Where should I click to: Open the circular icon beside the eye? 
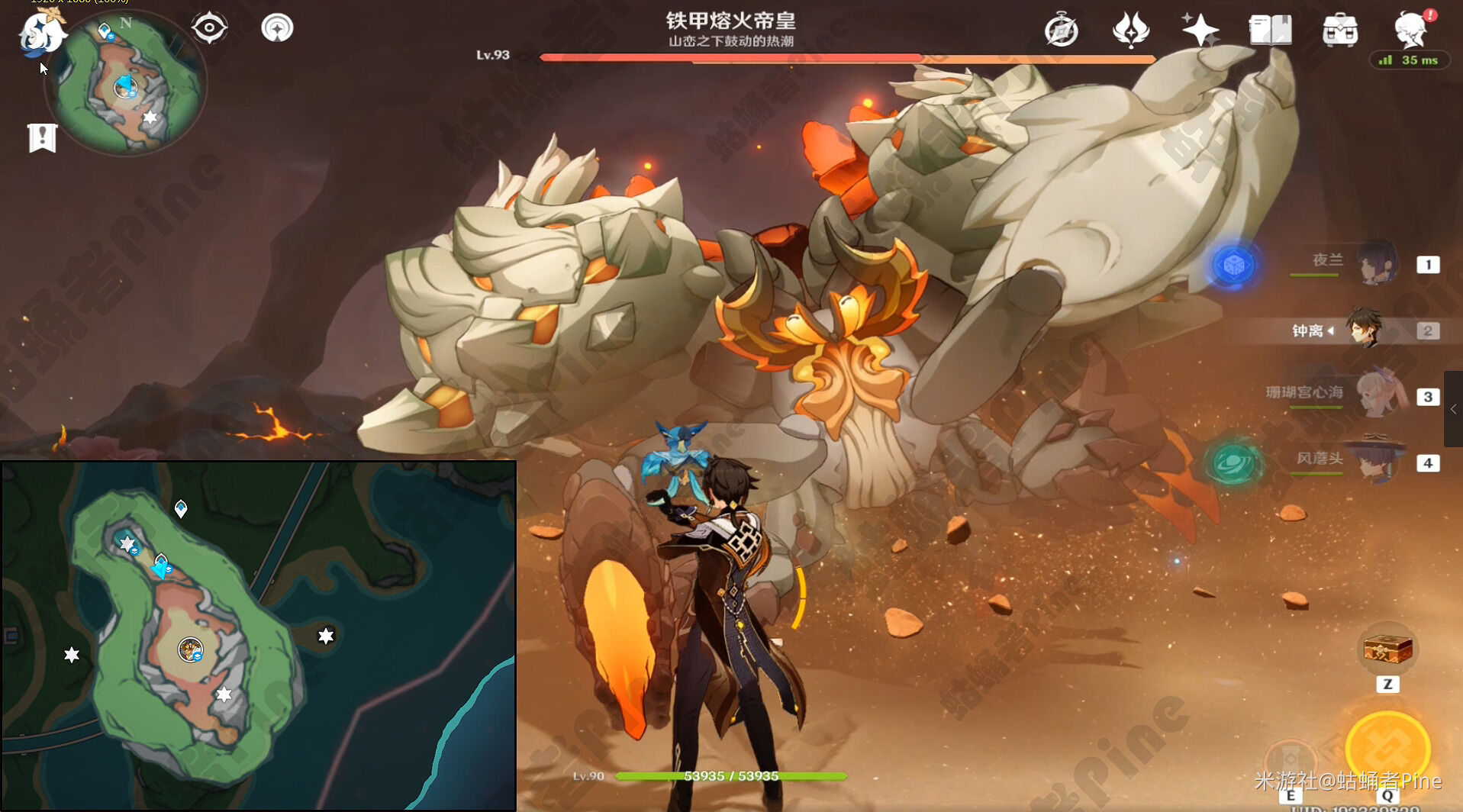277,29
